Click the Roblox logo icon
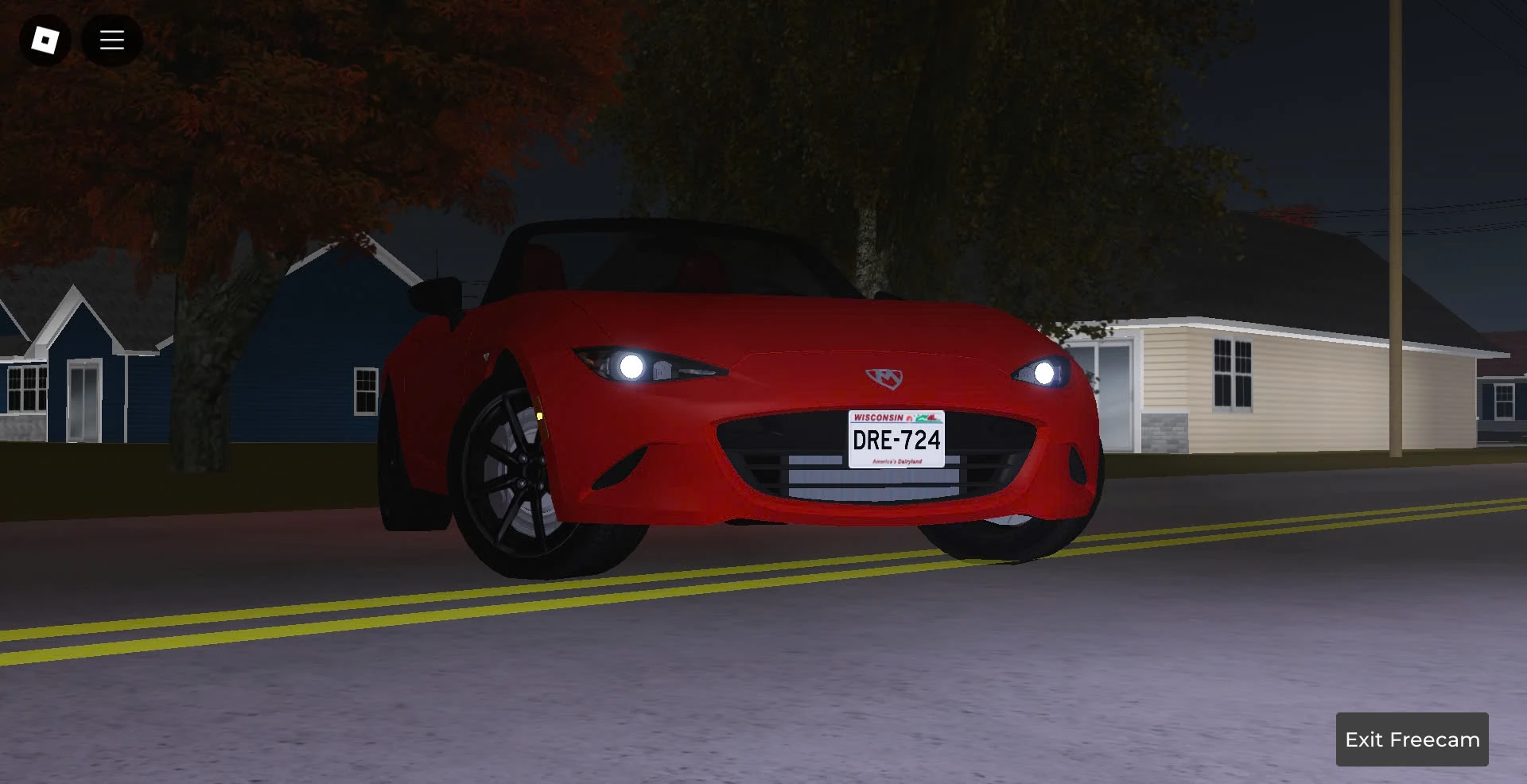 click(x=45, y=39)
